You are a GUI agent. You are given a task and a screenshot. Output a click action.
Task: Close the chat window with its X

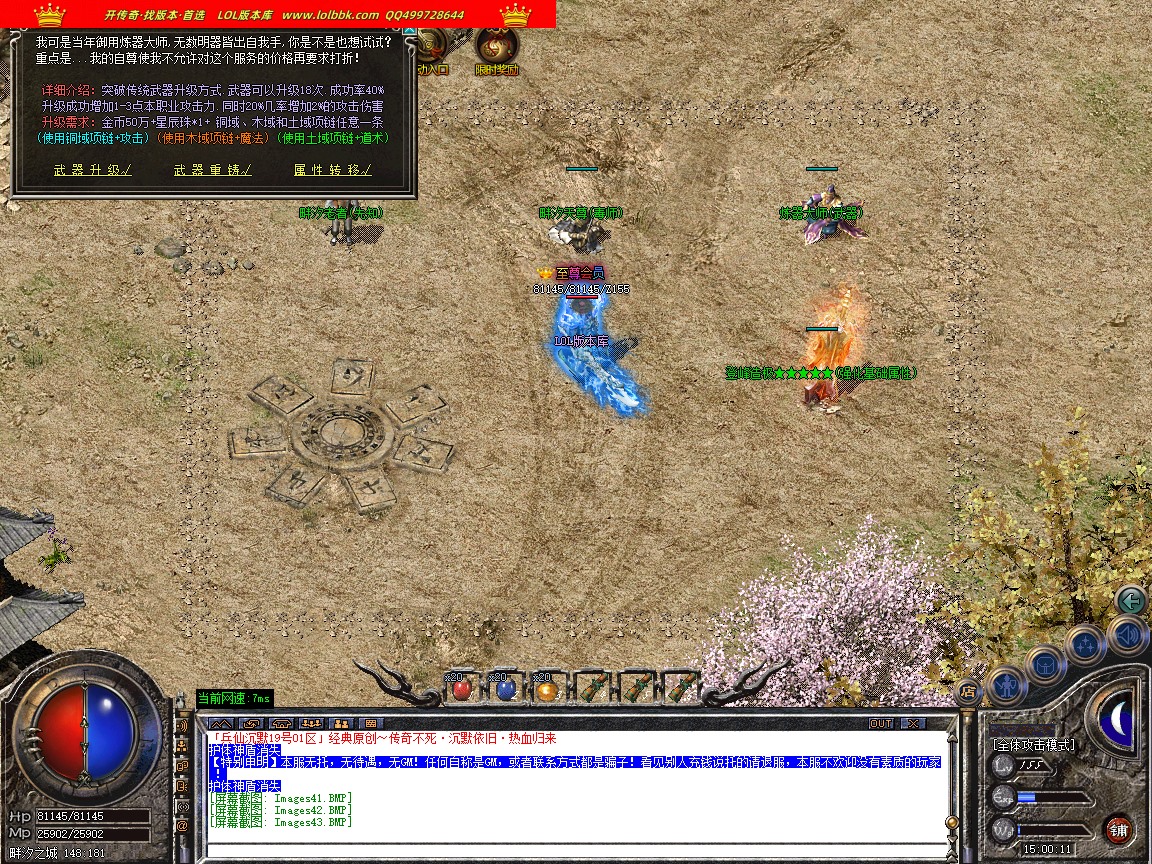tap(913, 723)
